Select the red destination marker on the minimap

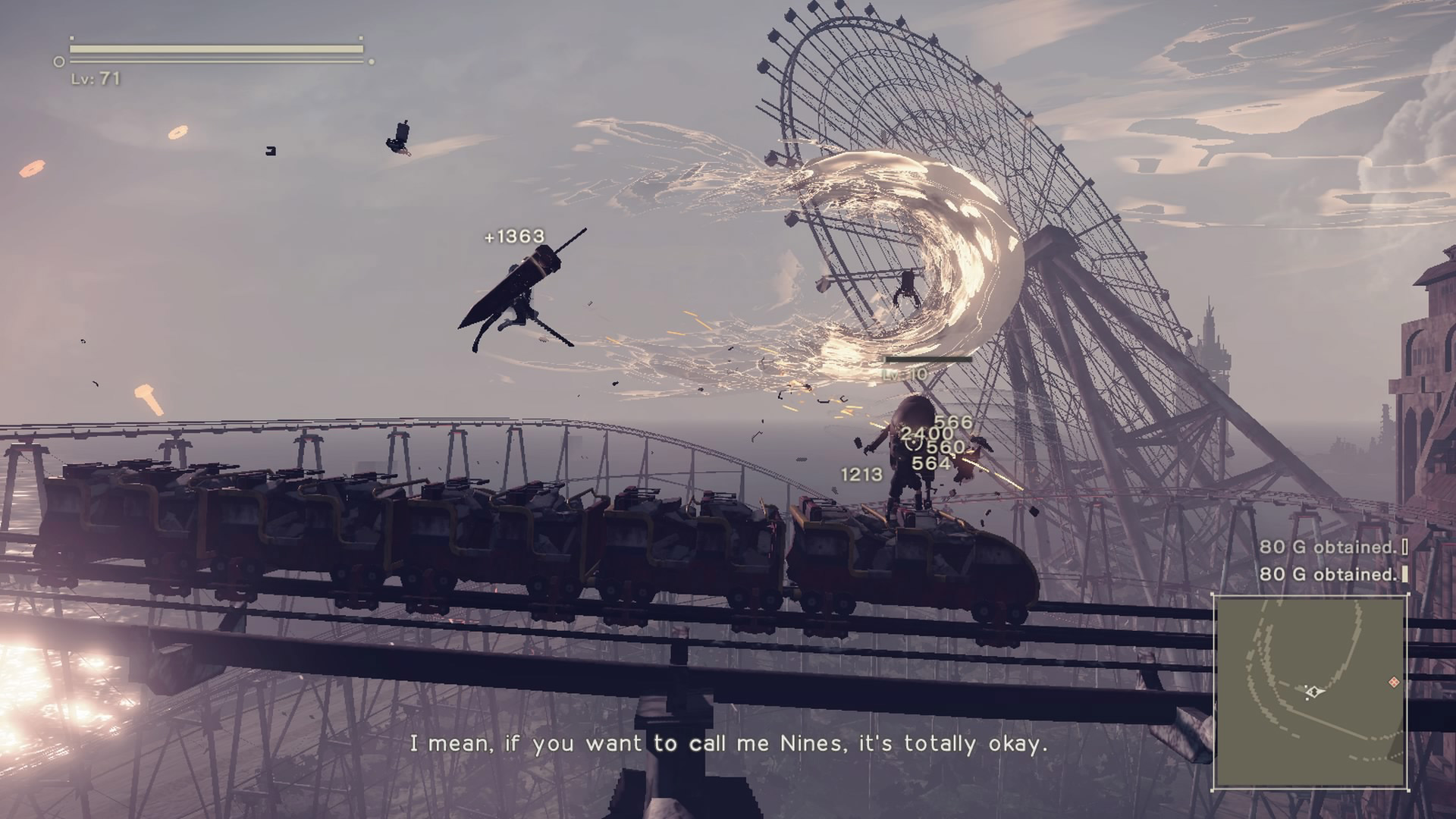(x=1394, y=682)
